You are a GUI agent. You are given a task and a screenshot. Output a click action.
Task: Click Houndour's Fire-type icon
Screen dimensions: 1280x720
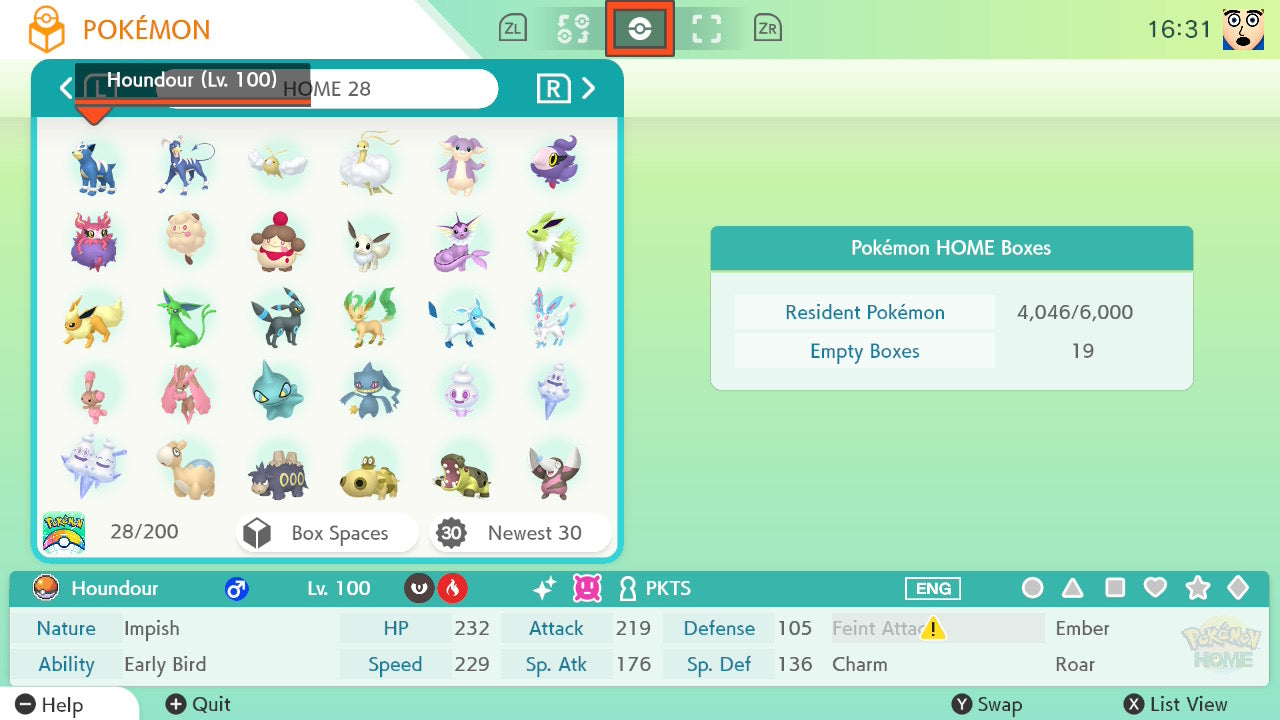[453, 589]
